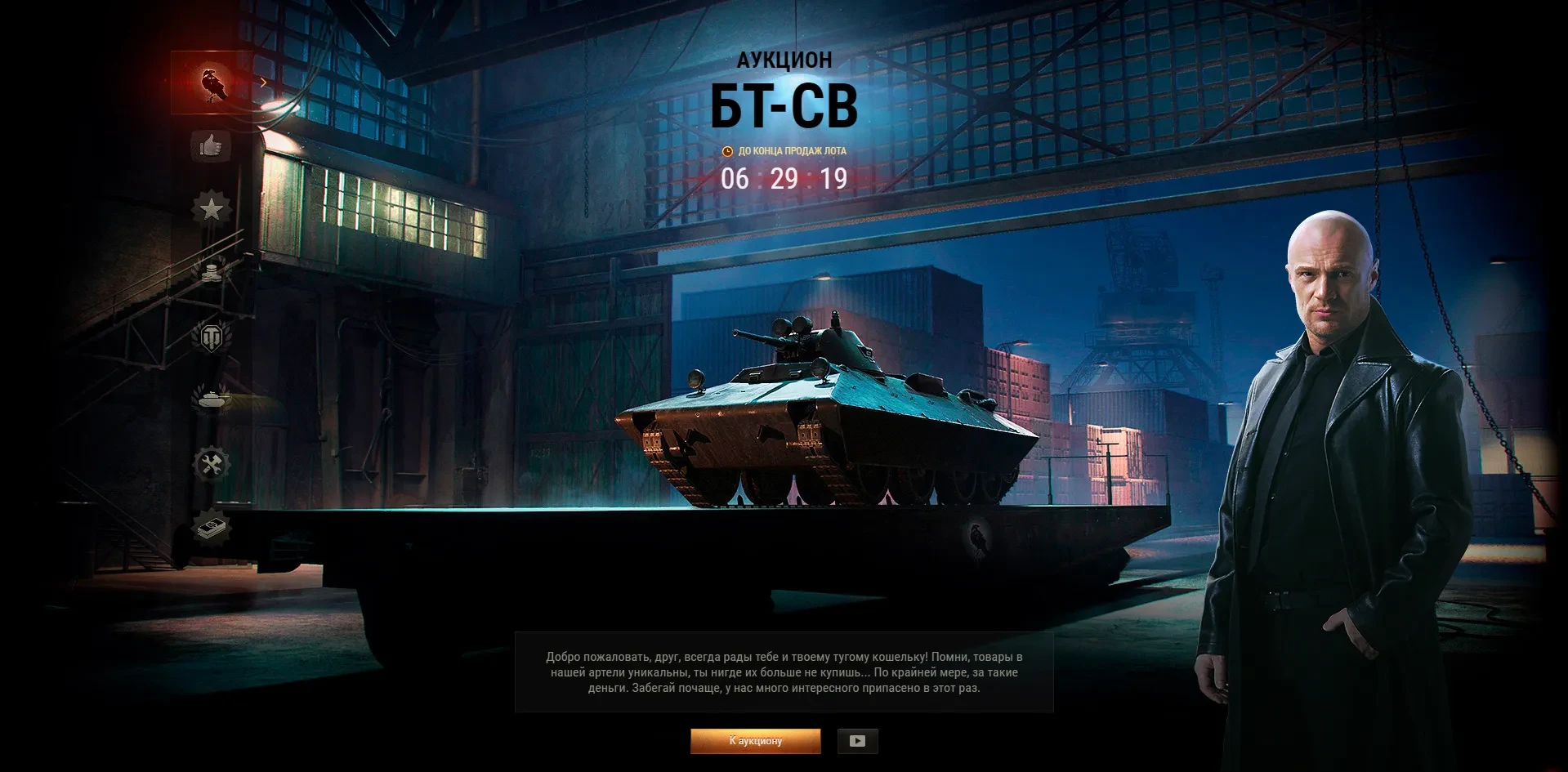Select the World of Tanks emblem icon

click(x=211, y=337)
